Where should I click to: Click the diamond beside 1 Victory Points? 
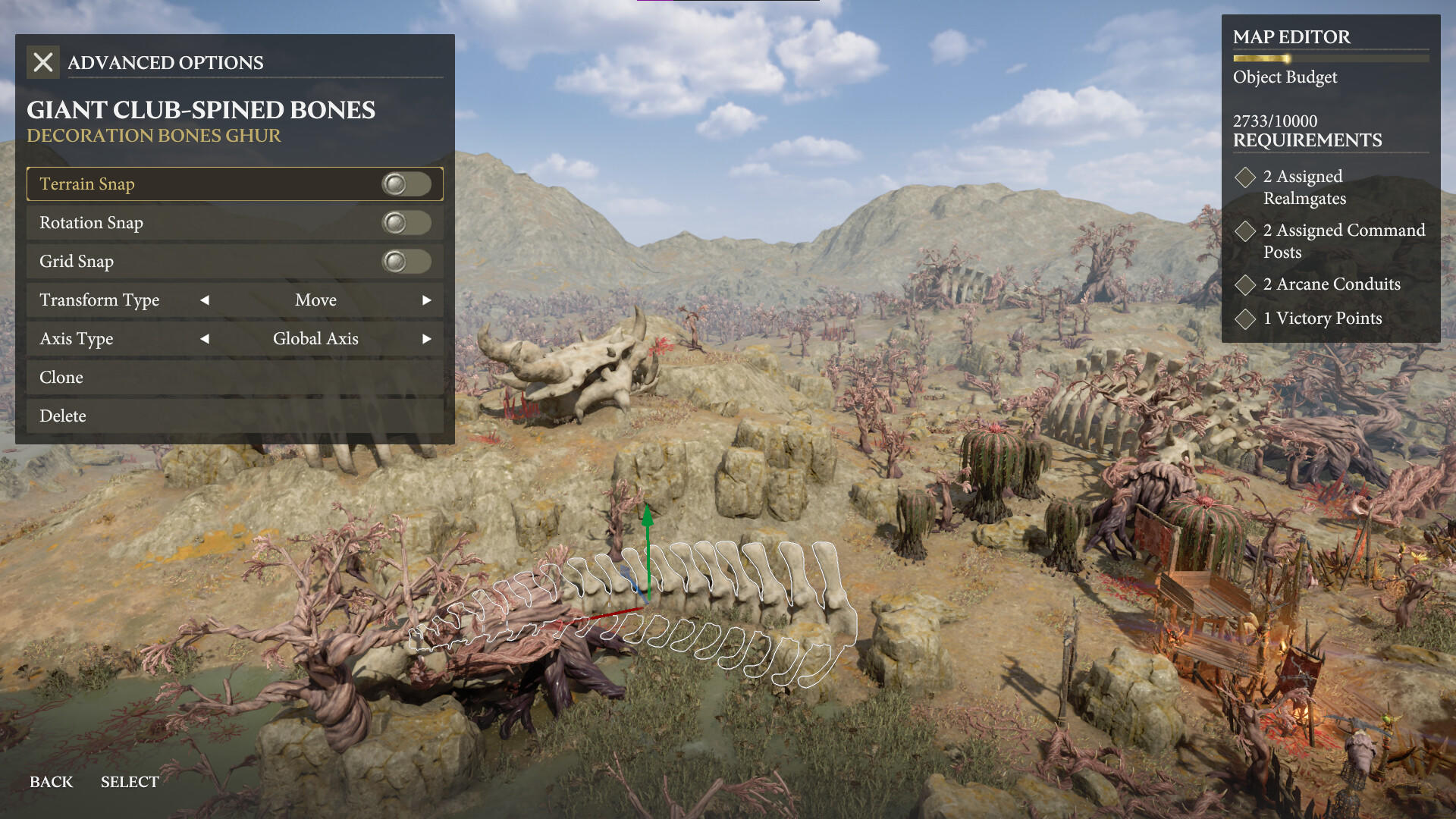click(x=1245, y=319)
